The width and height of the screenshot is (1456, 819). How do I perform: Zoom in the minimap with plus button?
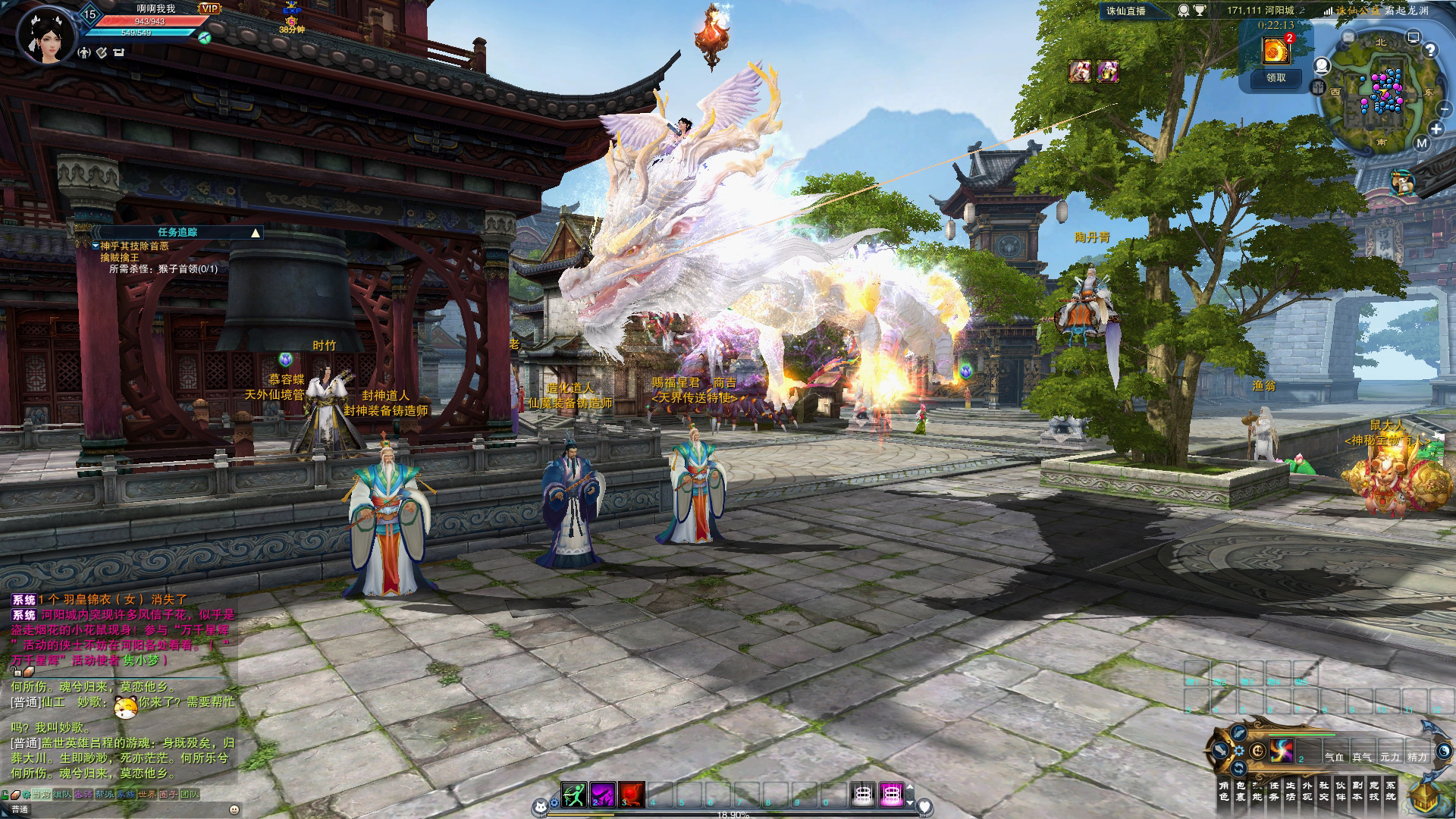(1436, 129)
